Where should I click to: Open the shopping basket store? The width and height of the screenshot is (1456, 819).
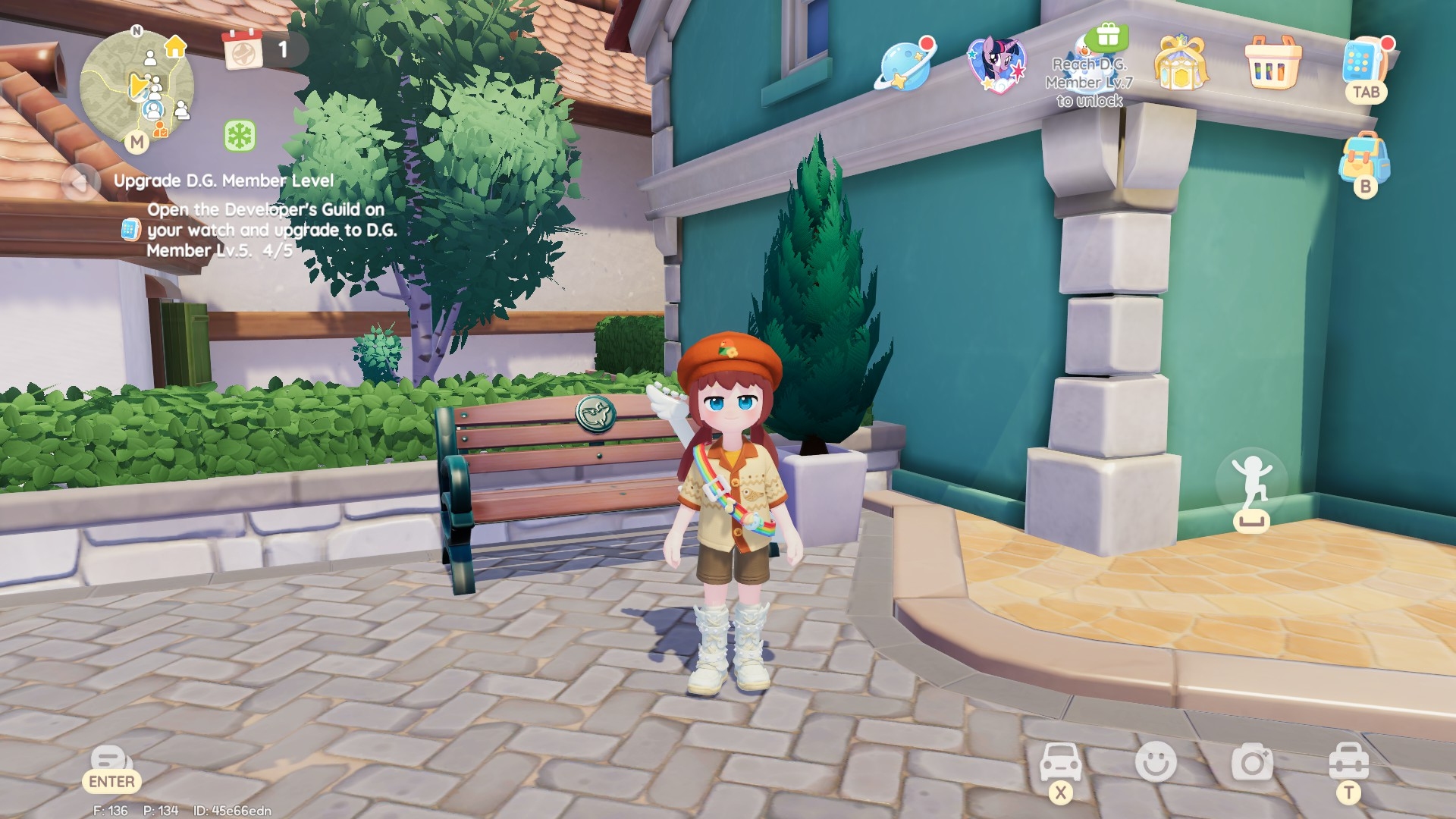[x=1272, y=62]
